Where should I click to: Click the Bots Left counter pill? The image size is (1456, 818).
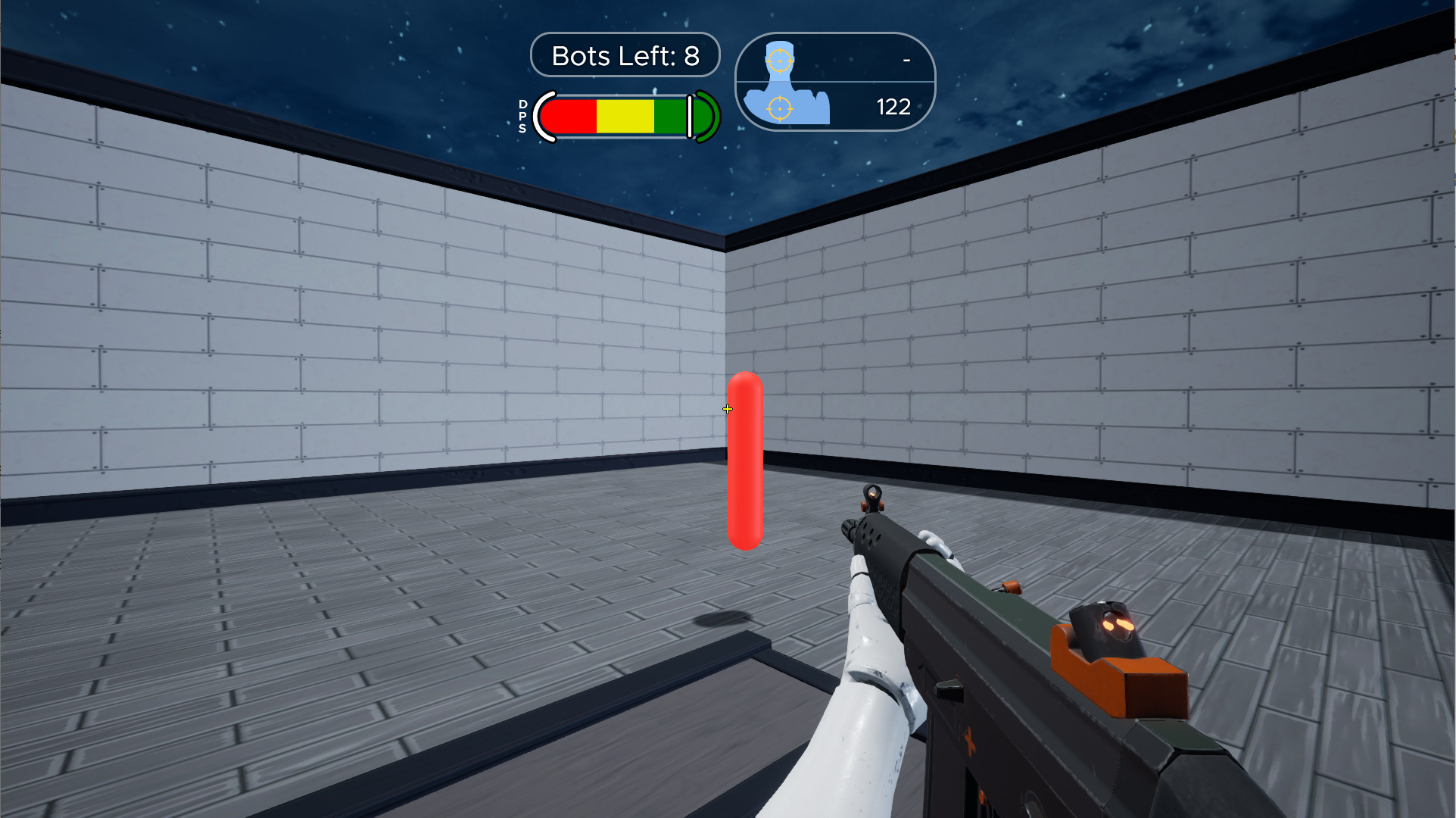coord(625,55)
